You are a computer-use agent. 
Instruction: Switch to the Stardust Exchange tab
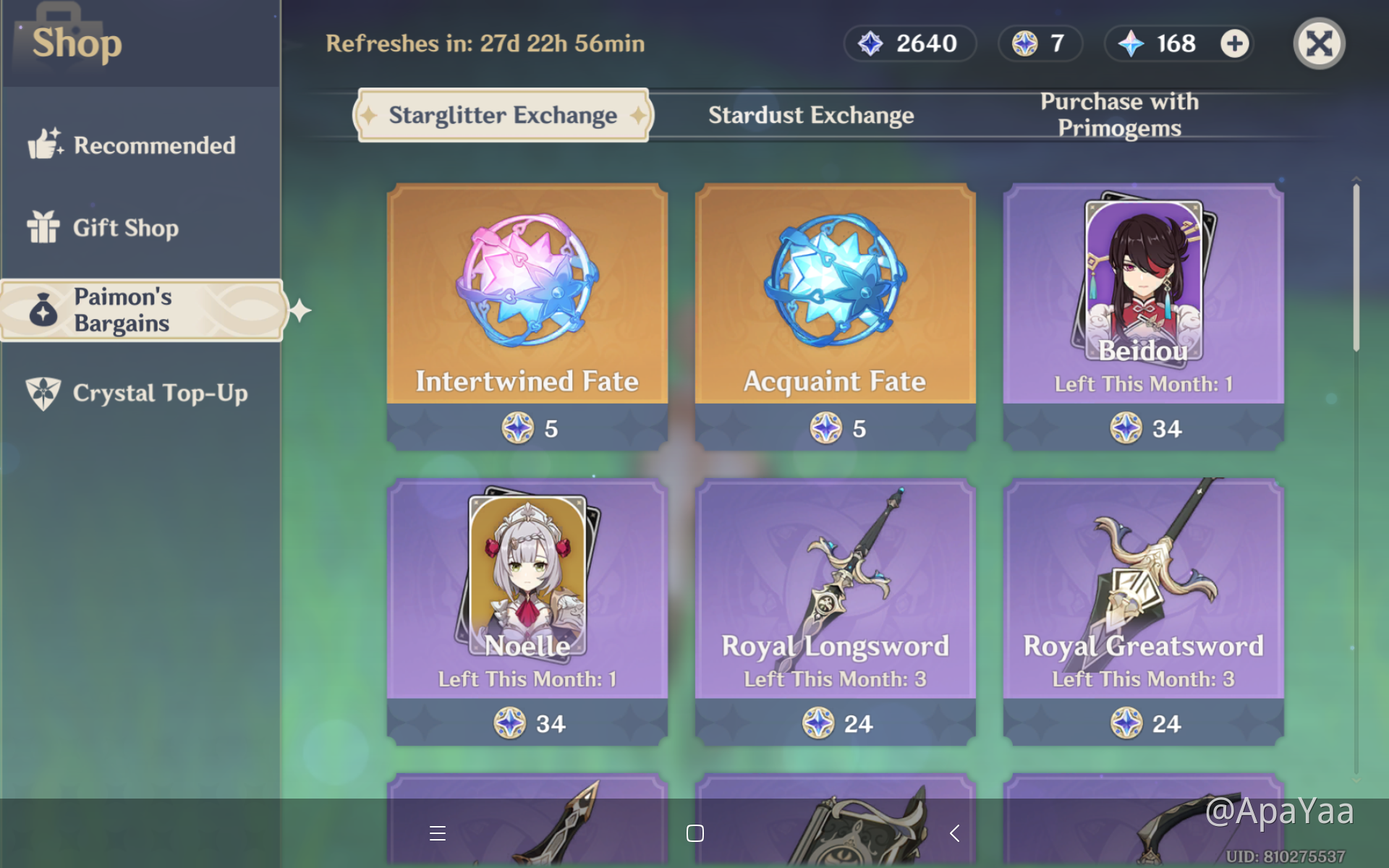click(x=810, y=114)
